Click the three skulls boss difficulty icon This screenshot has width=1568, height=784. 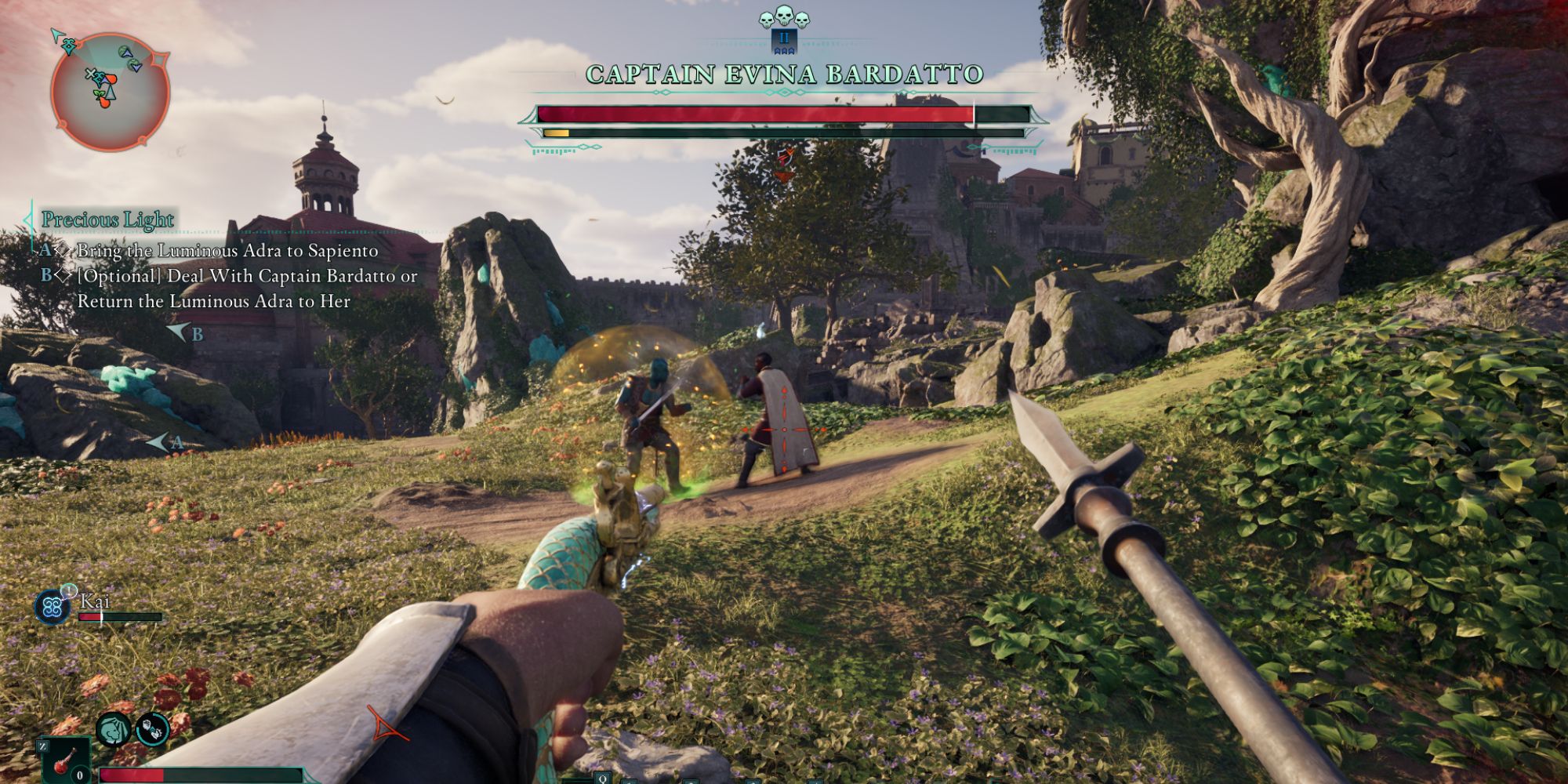pos(783,16)
